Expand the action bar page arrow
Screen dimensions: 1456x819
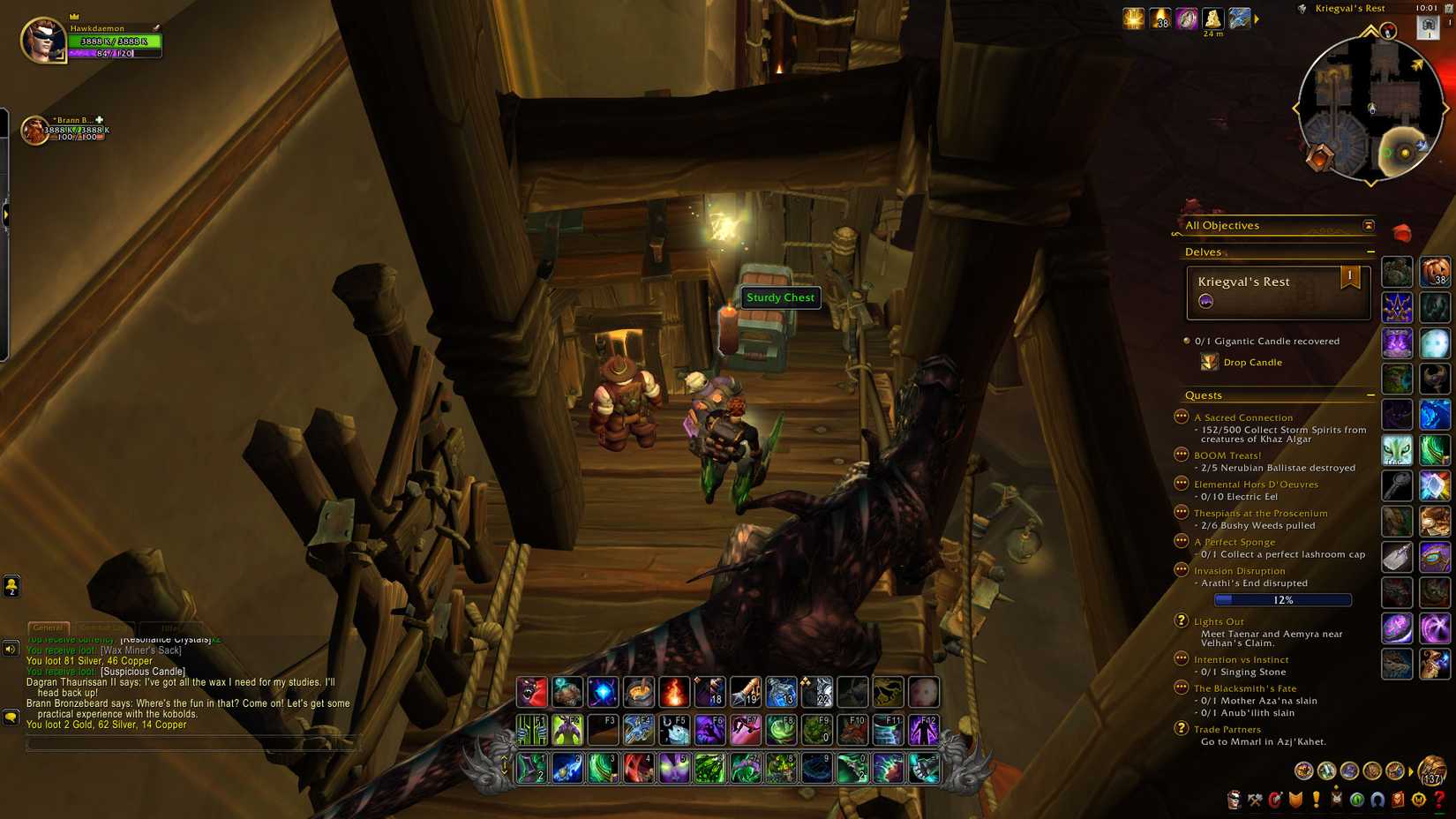504,759
